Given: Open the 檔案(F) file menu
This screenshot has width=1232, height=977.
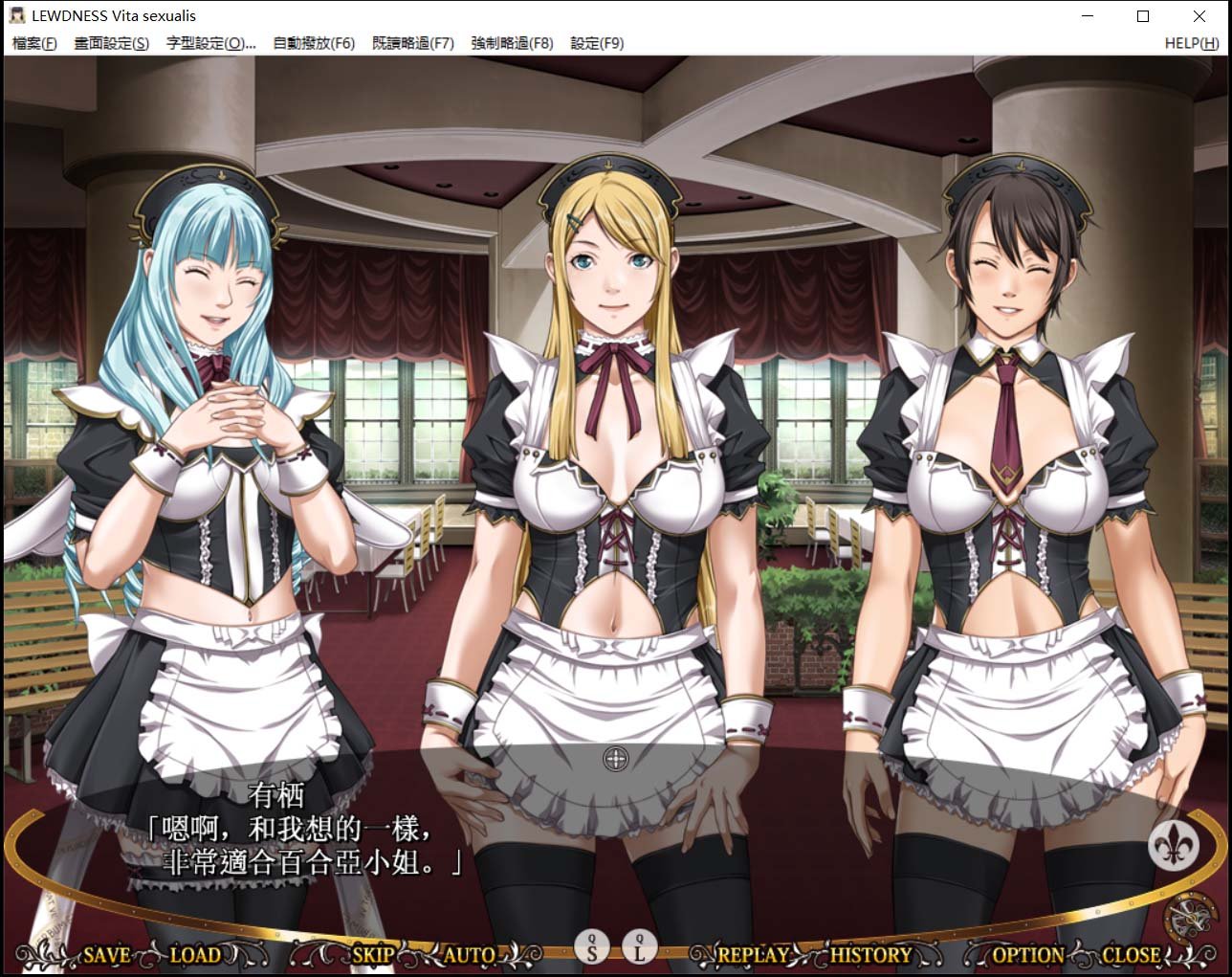Looking at the screenshot, I should click(33, 43).
